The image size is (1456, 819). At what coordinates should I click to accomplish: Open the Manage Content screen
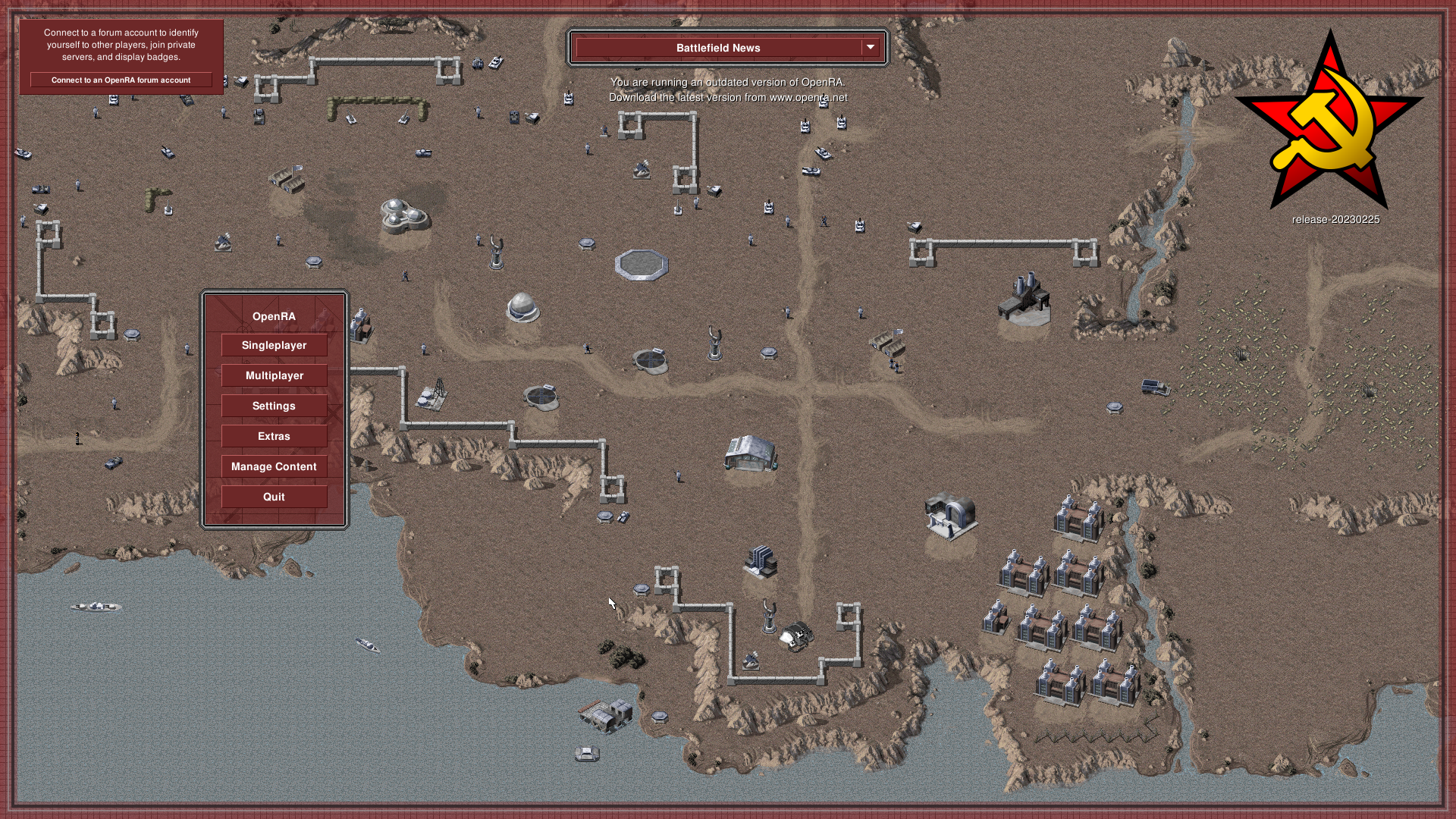(274, 466)
